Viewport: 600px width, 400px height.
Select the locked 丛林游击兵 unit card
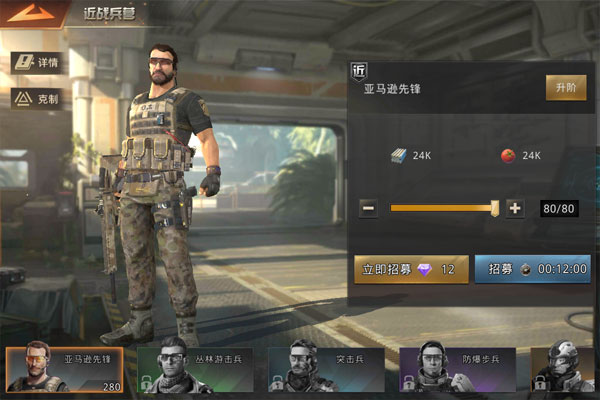click(x=195, y=370)
